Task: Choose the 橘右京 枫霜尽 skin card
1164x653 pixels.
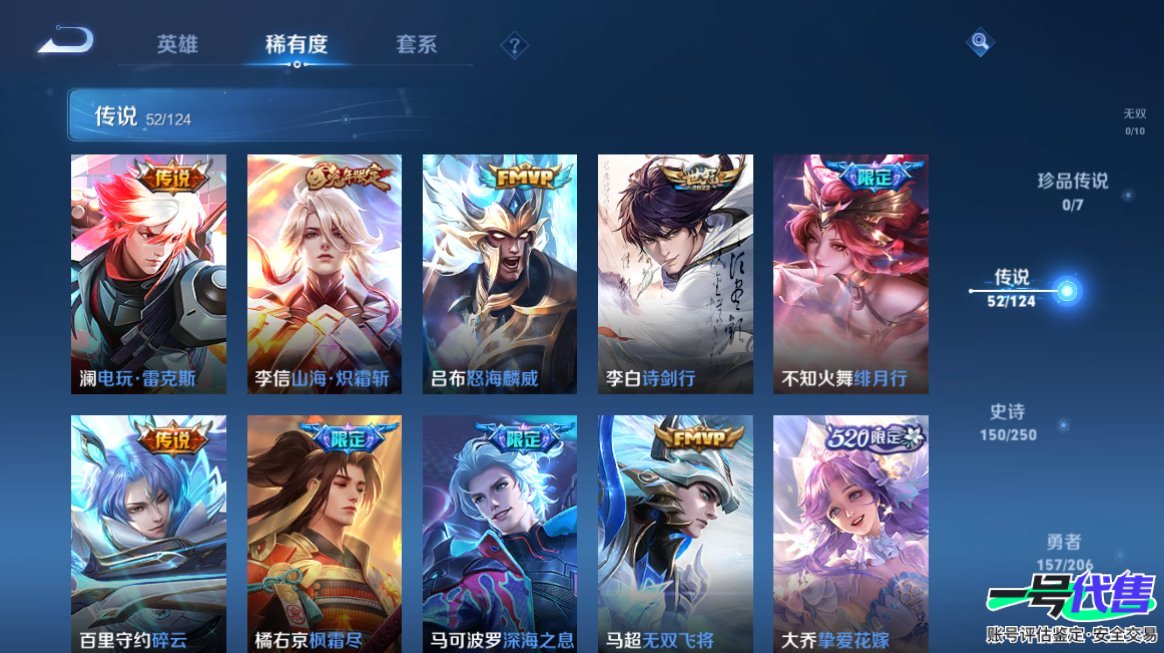Action: (x=324, y=533)
